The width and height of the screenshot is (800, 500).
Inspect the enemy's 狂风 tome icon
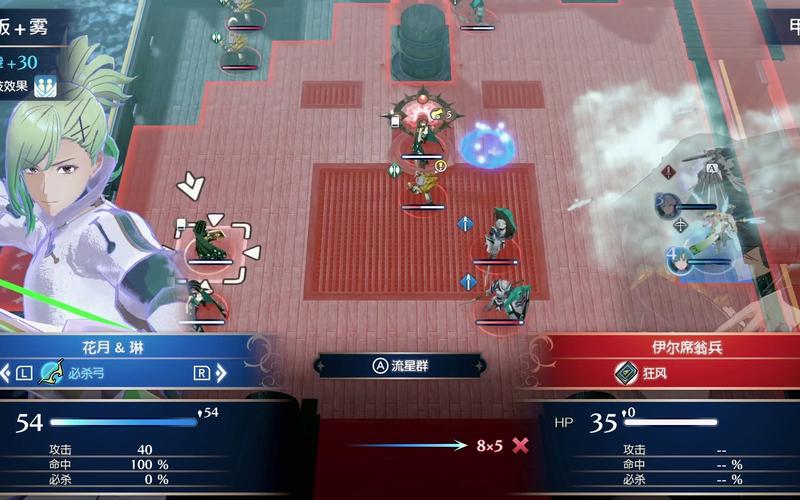tap(627, 373)
